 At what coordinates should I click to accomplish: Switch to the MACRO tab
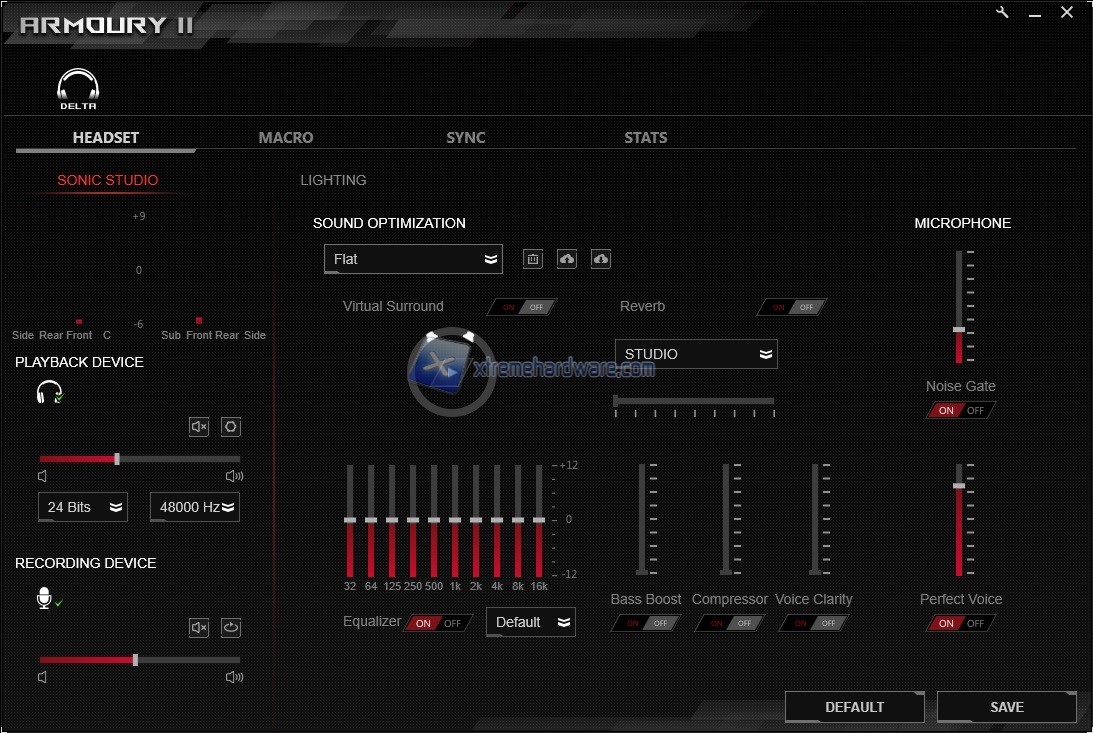tap(286, 138)
